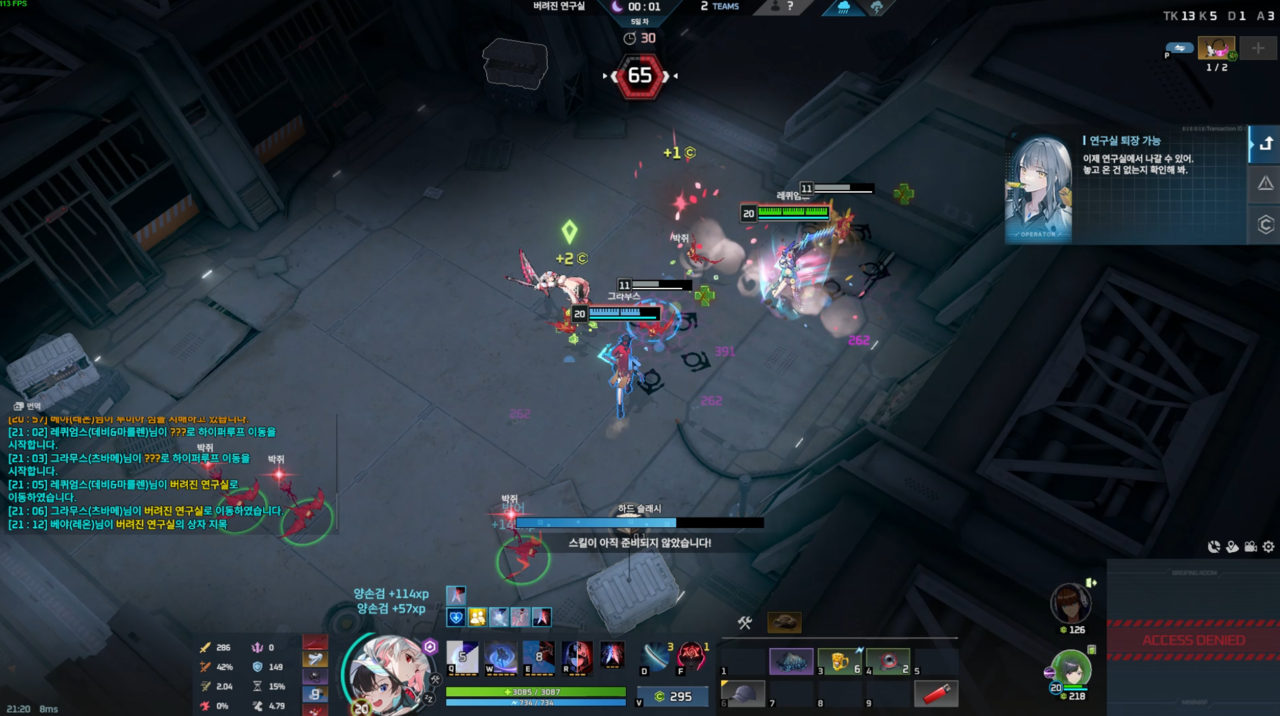Click the blue swap arrows button
This screenshot has width=1280, height=716.
point(1181,47)
